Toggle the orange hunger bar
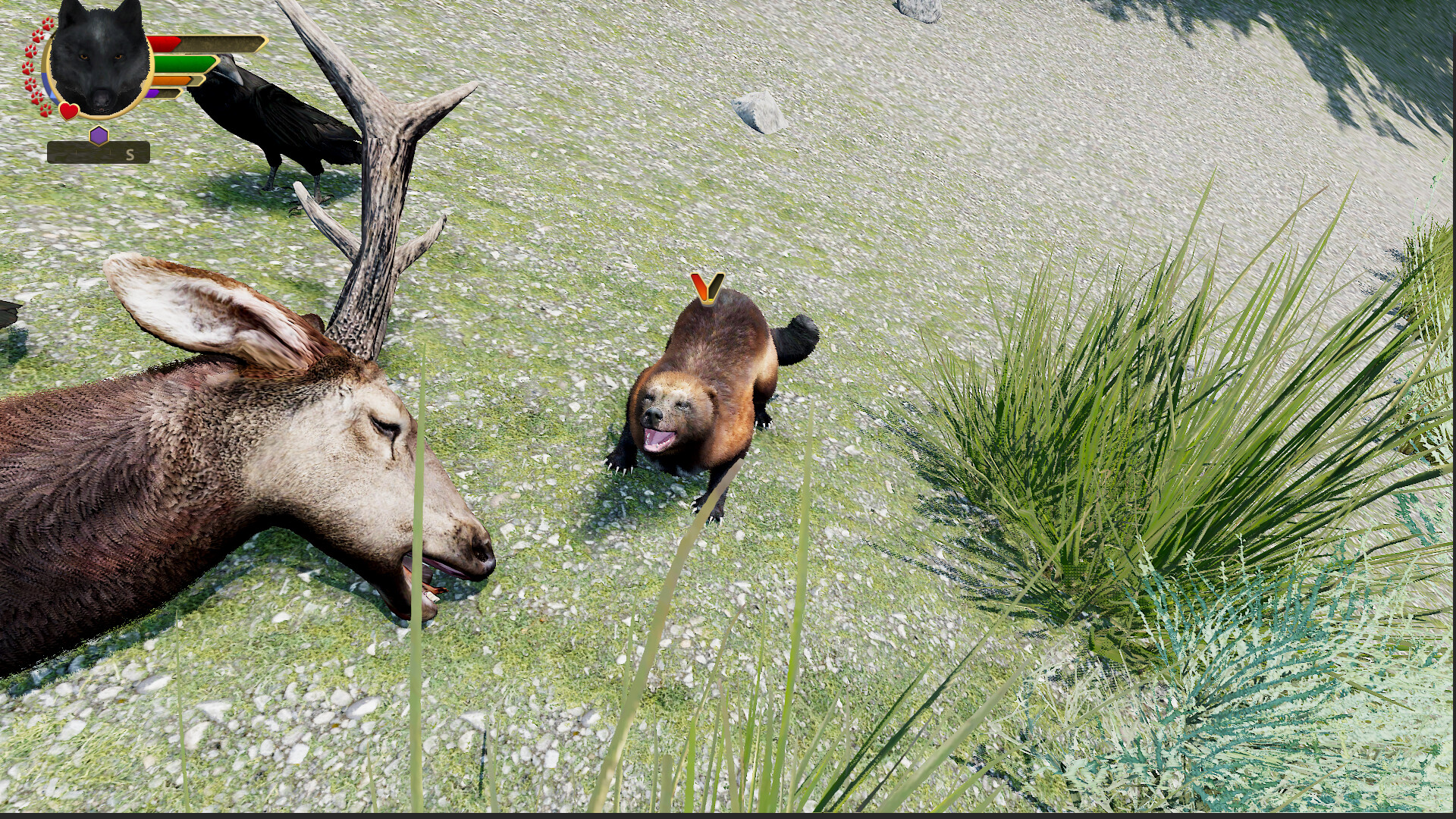 pos(172,81)
